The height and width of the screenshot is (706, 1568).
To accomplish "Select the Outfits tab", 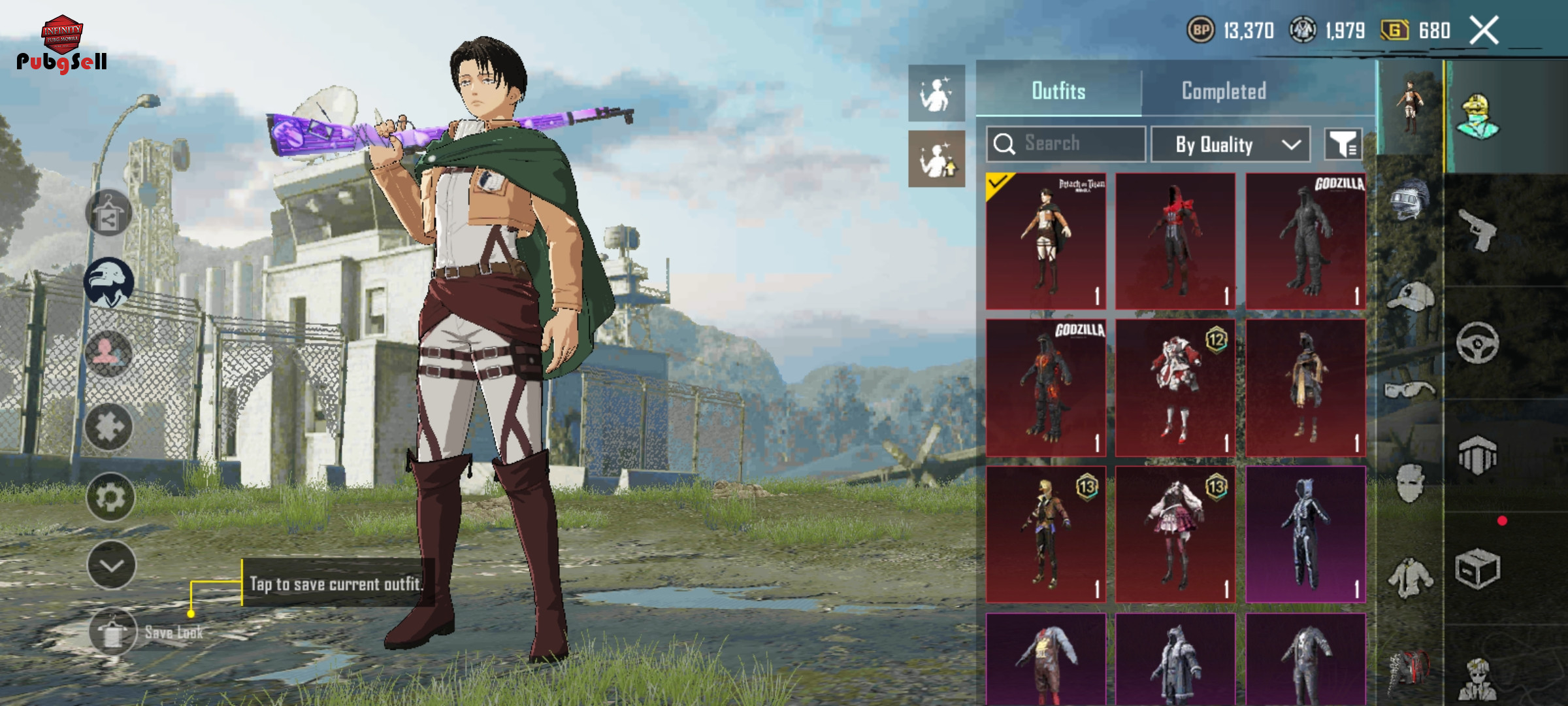I will (x=1058, y=91).
